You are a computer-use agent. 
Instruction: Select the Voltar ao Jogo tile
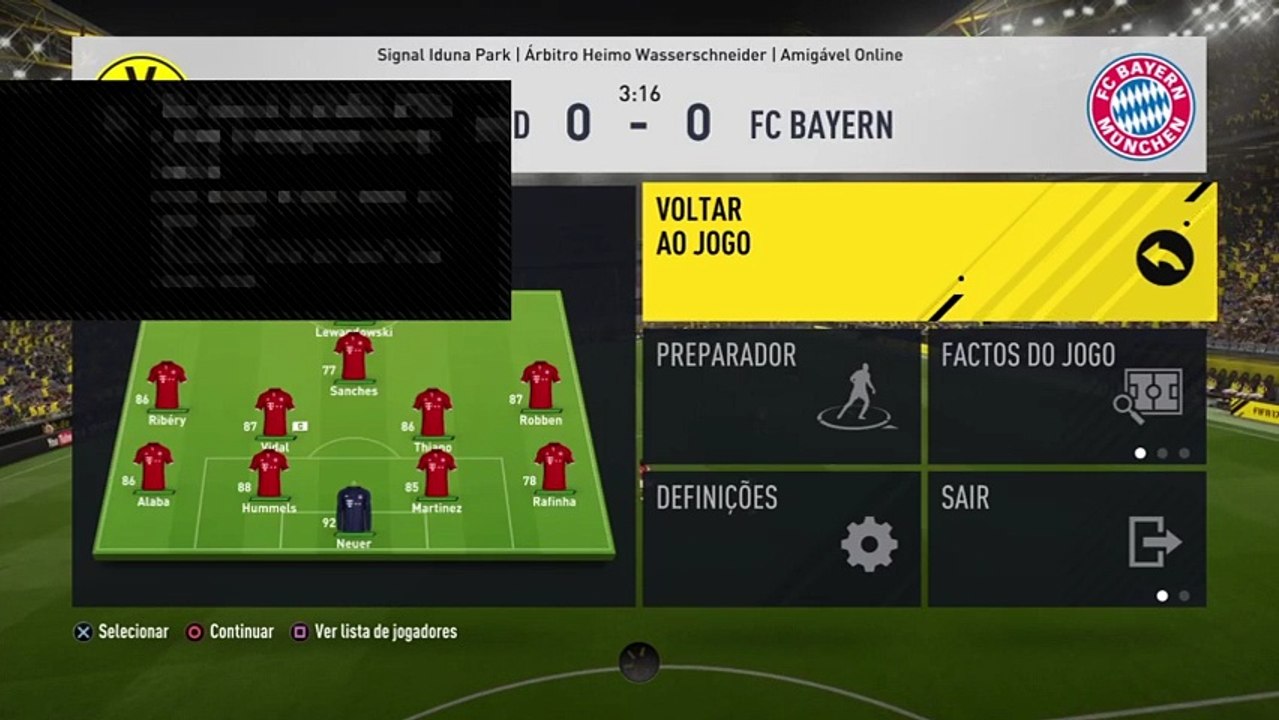click(x=928, y=252)
